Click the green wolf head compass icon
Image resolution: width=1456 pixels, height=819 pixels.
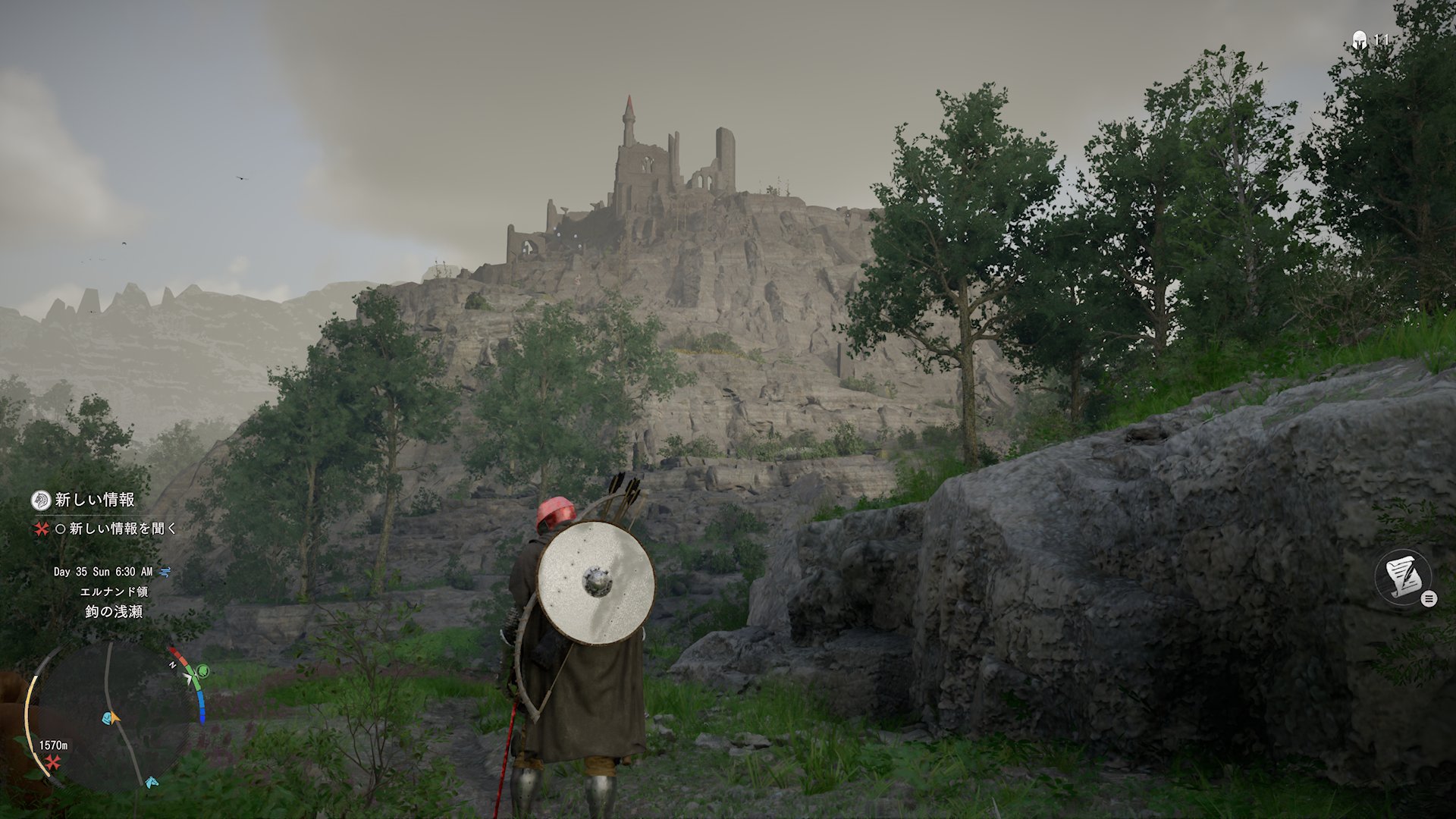(203, 671)
